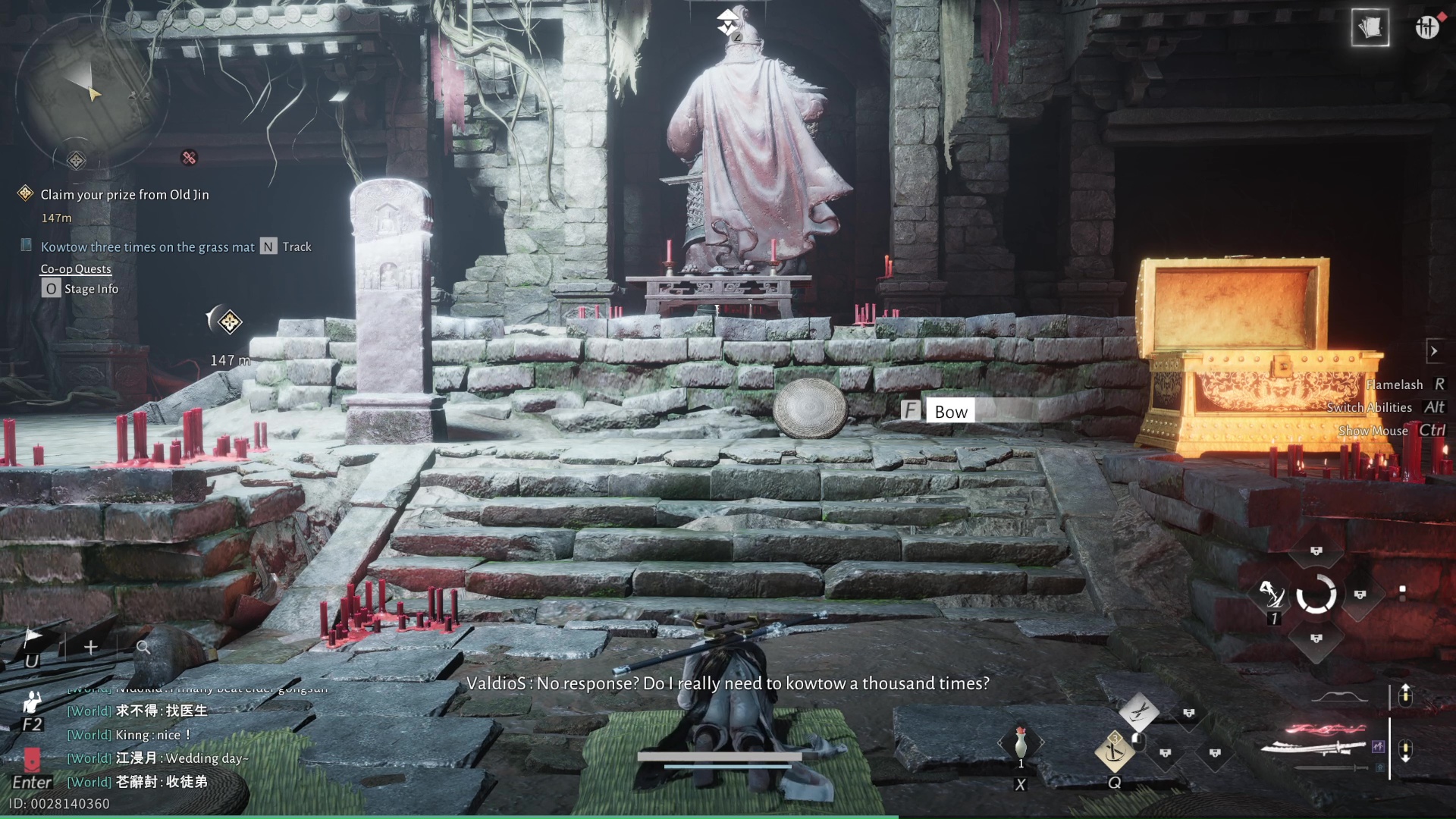Open the magnifying glass search icon
Screen dimensions: 1456x819
143,647
